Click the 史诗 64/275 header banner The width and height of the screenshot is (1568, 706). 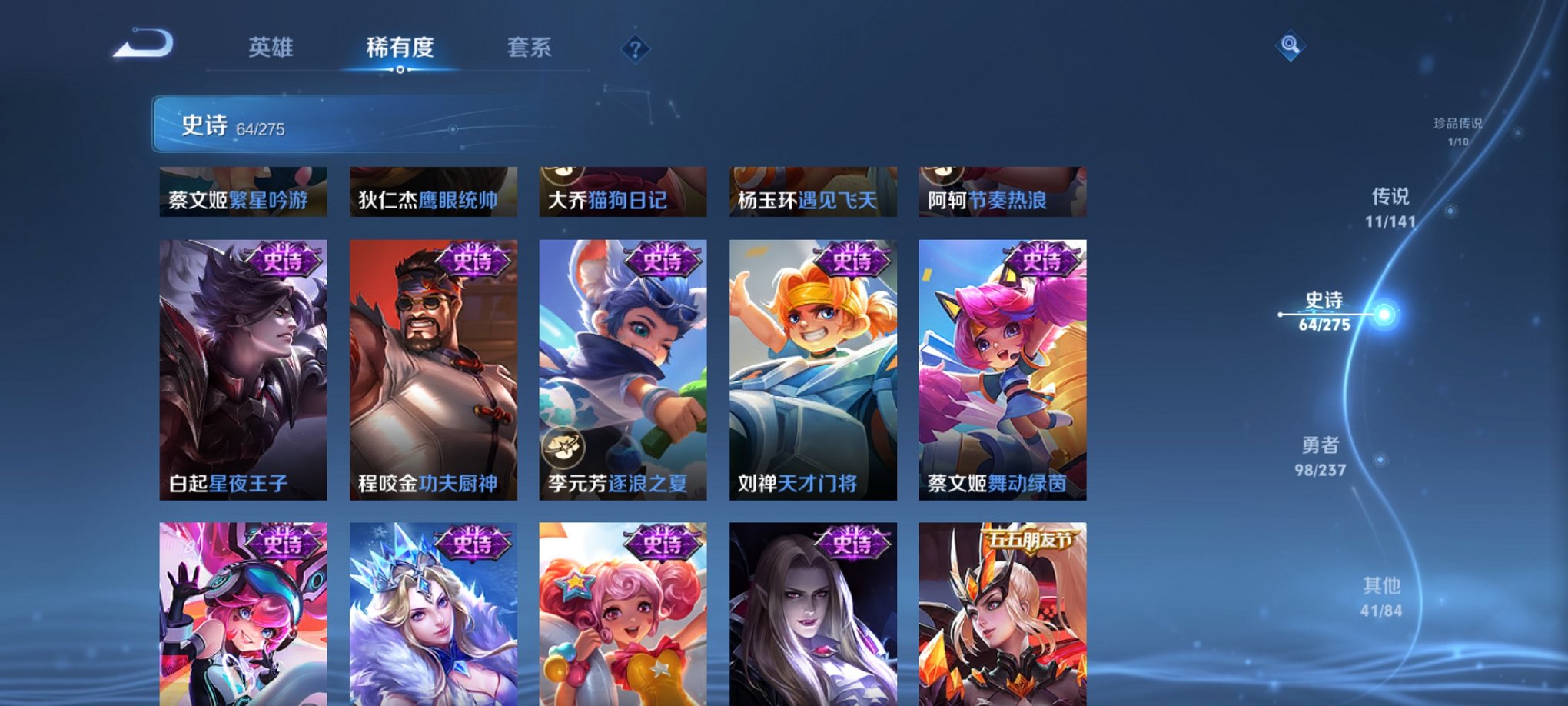coord(231,127)
